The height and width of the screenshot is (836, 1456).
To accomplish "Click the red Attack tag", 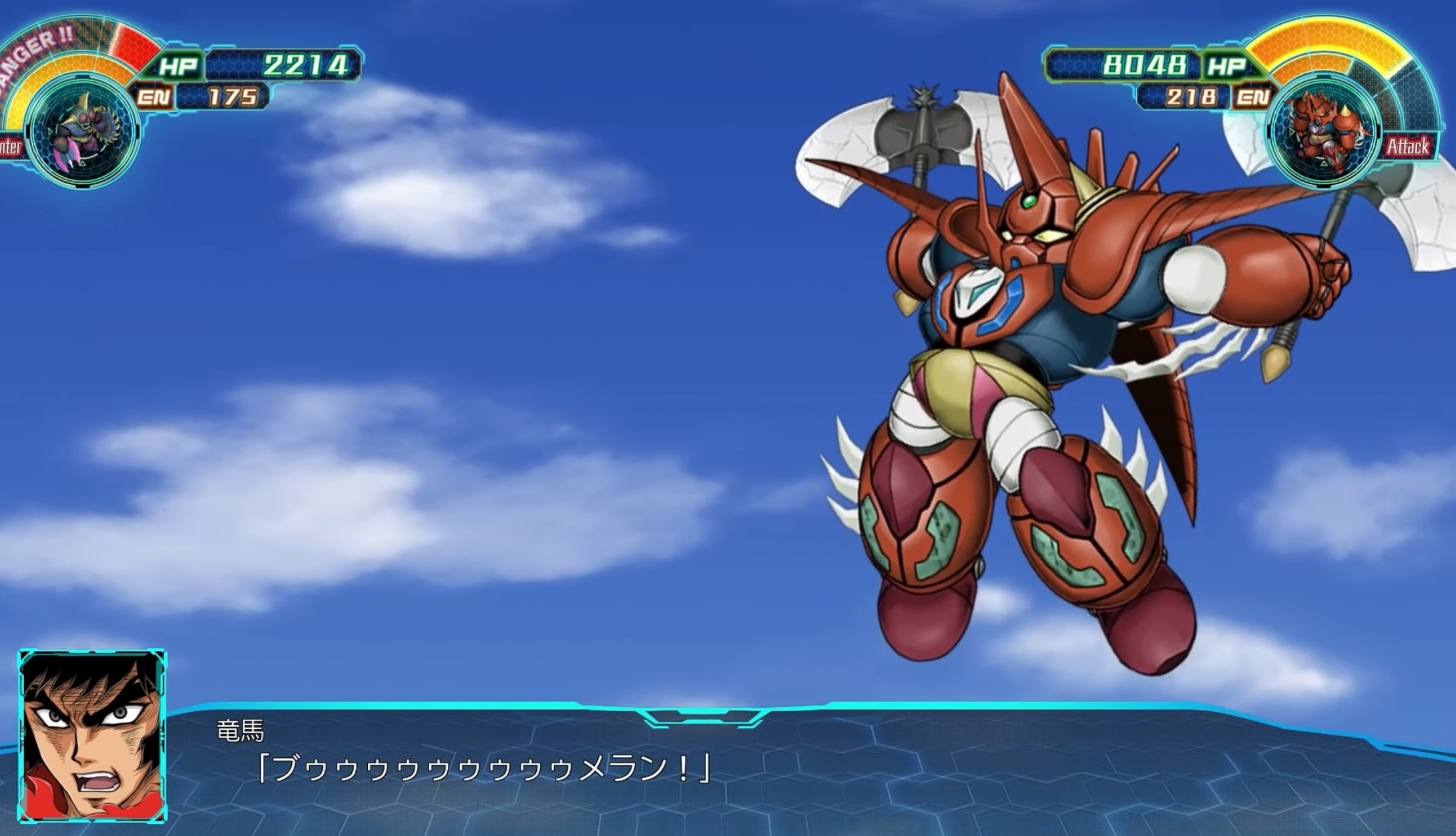I will coord(1409,146).
